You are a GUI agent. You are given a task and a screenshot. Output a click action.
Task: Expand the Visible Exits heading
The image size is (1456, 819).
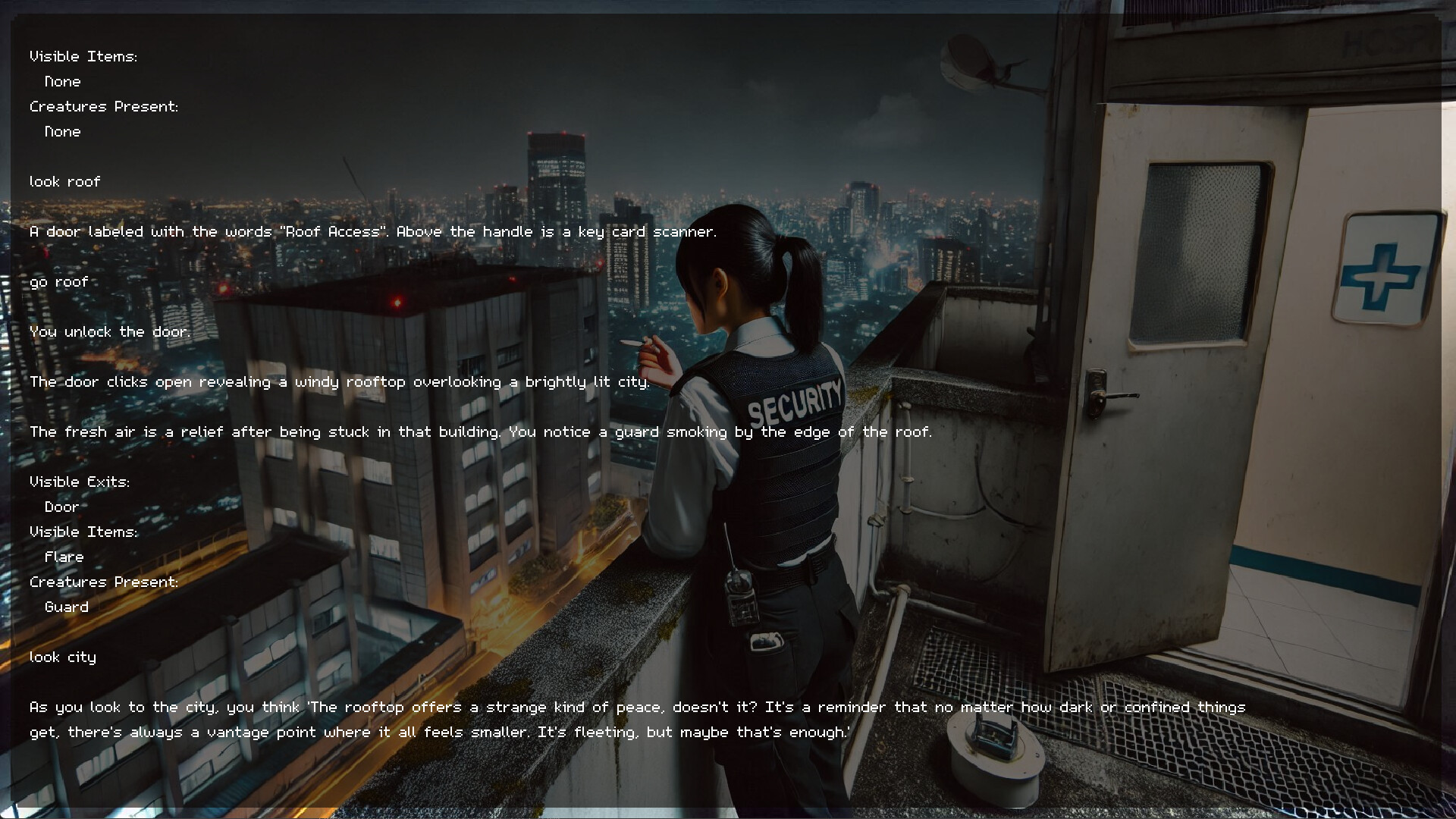(x=80, y=481)
